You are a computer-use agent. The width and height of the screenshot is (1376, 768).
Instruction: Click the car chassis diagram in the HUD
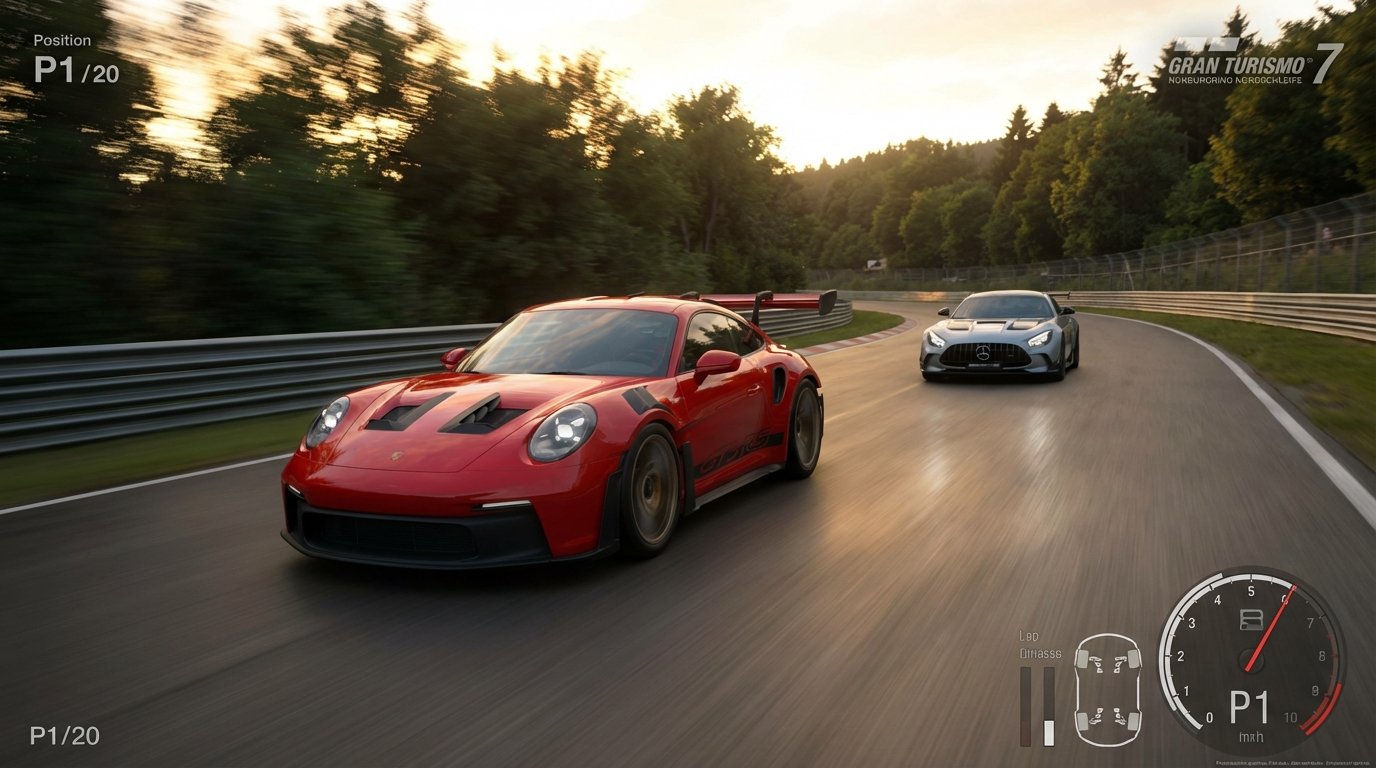[x=1107, y=689]
